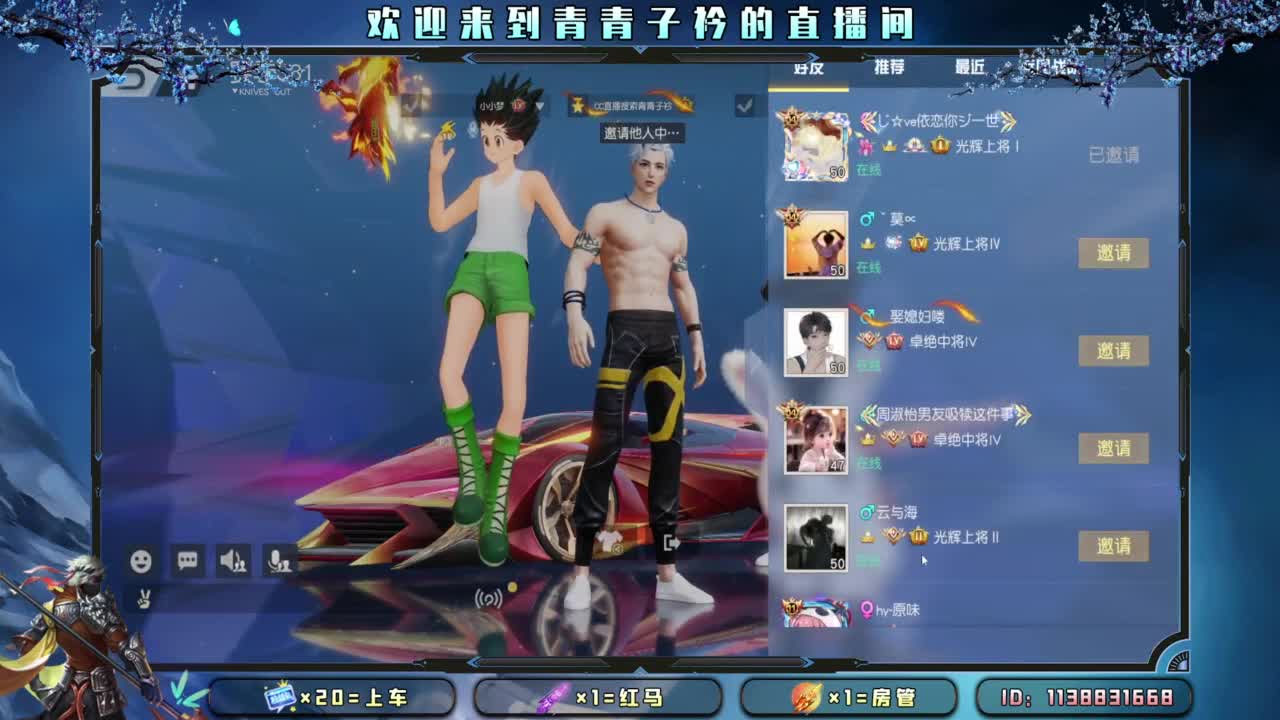Click the exit room icon

pos(672,541)
